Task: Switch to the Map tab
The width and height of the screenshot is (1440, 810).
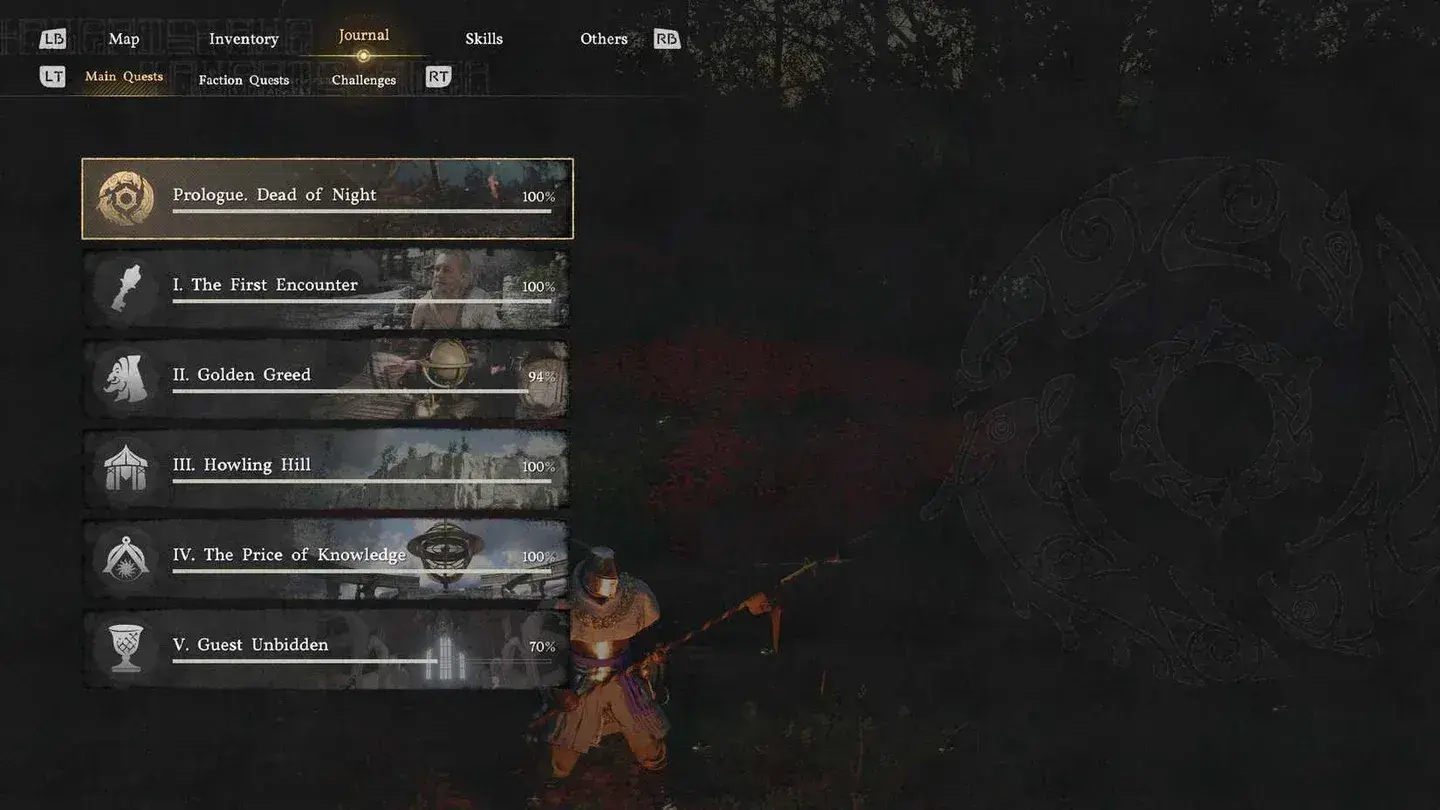Action: click(123, 38)
